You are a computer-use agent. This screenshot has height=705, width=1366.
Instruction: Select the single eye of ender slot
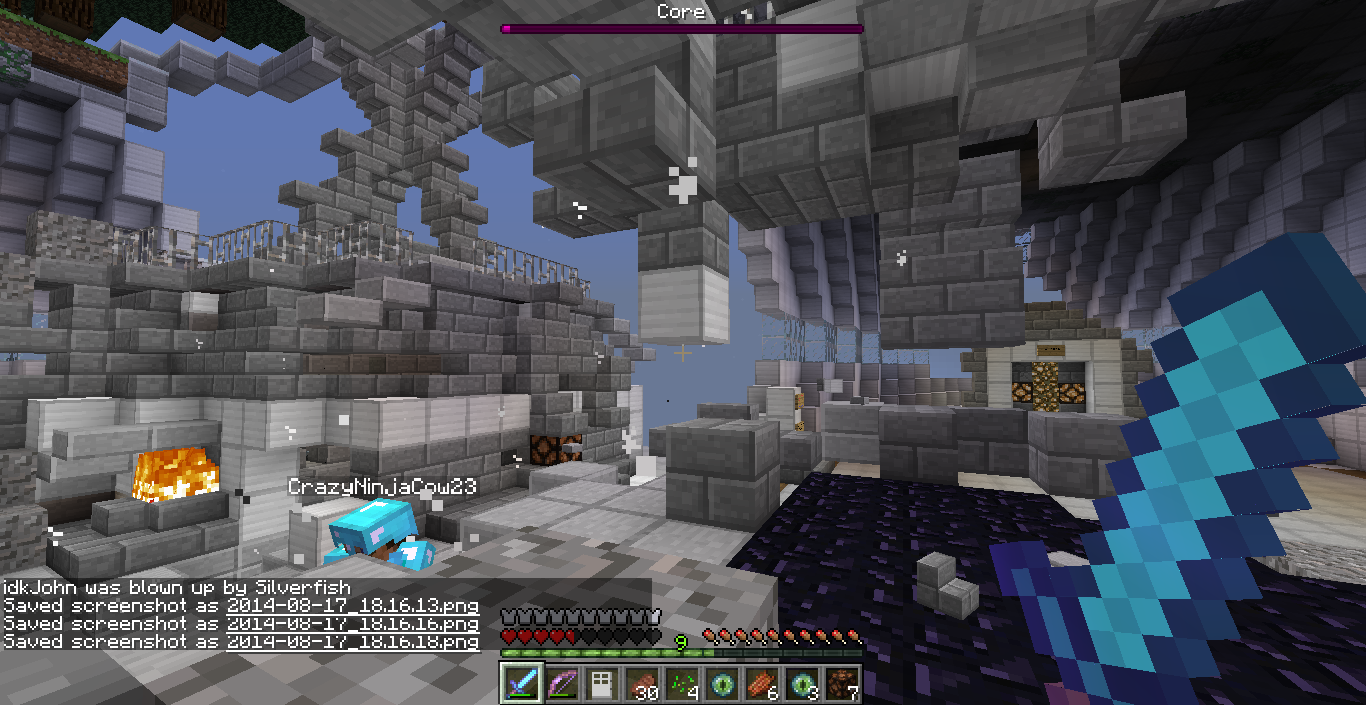[721, 684]
